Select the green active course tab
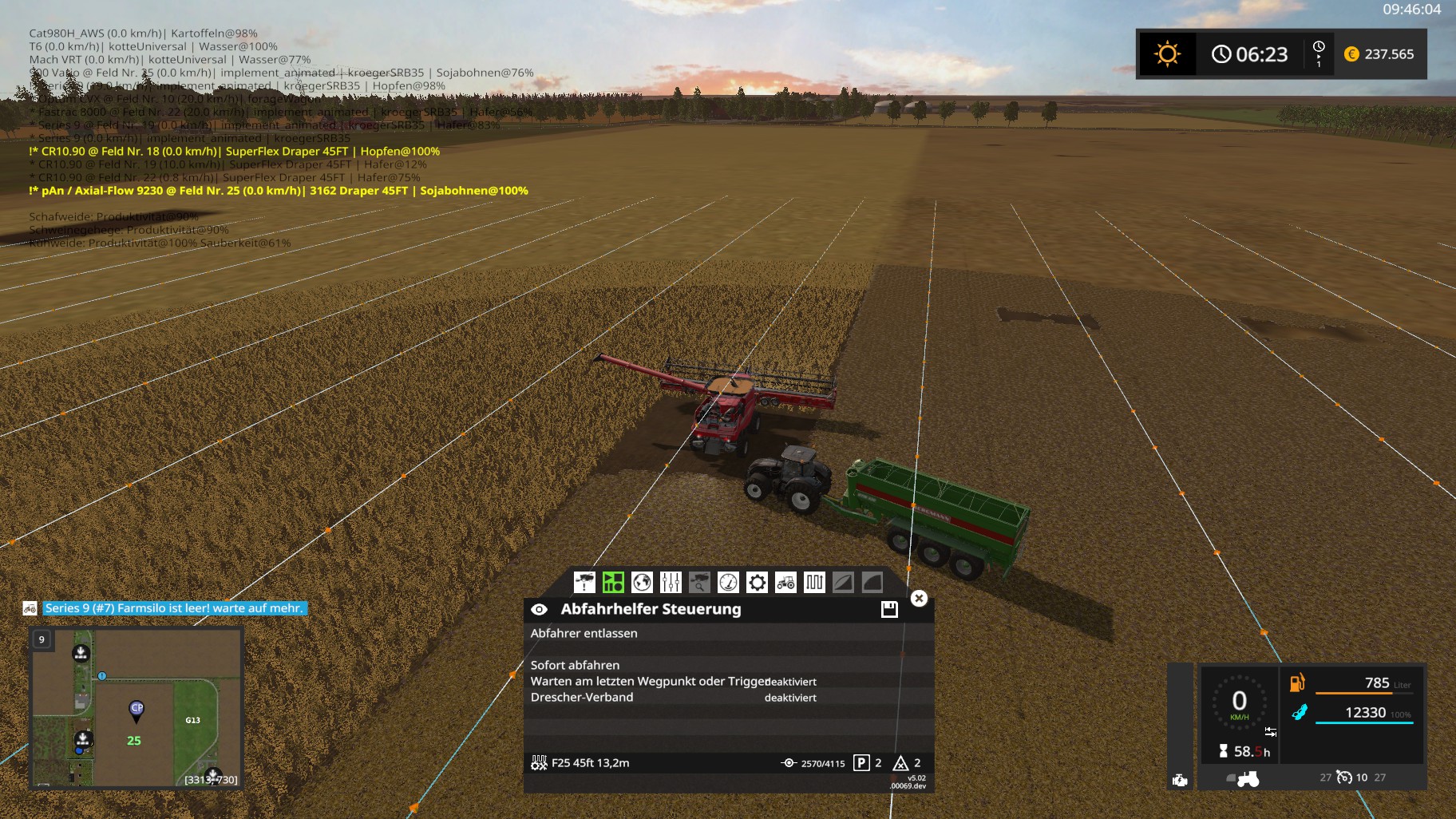1456x819 pixels. (x=614, y=582)
